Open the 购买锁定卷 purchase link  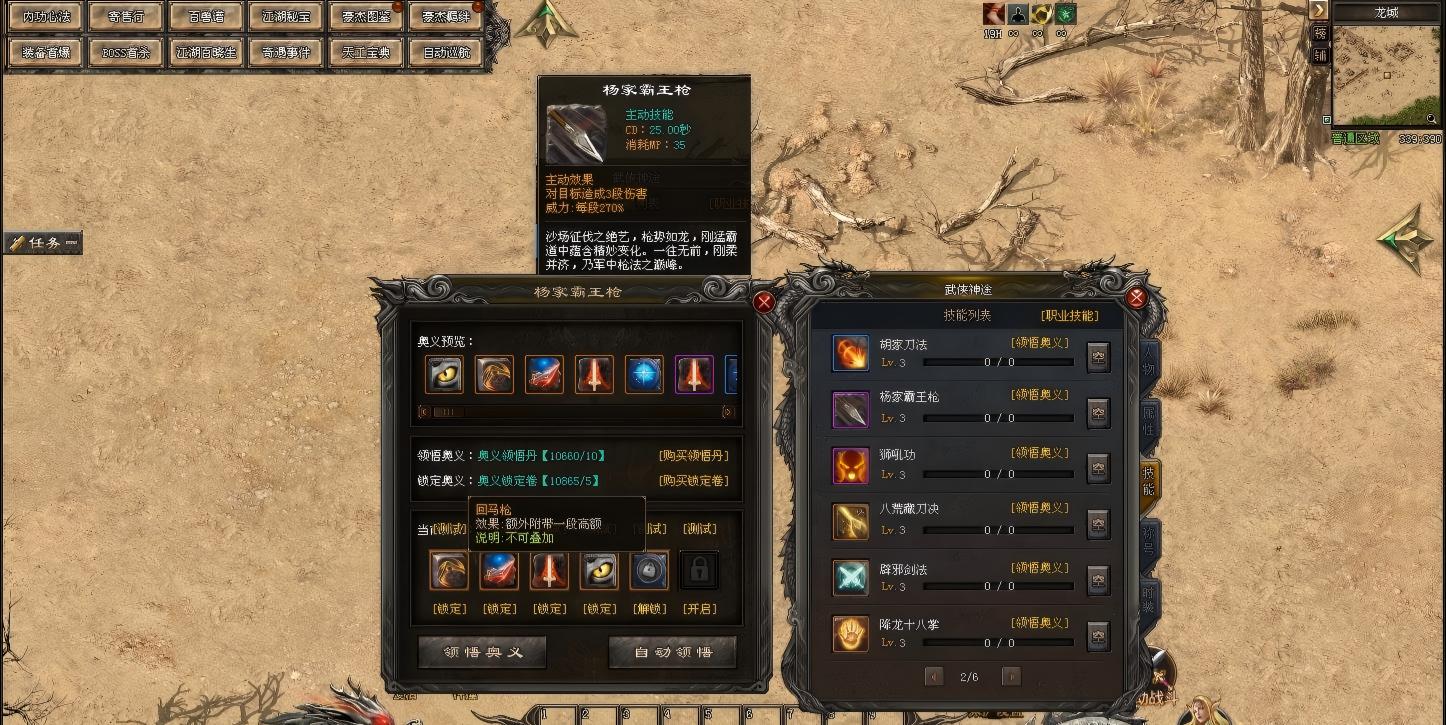click(693, 481)
